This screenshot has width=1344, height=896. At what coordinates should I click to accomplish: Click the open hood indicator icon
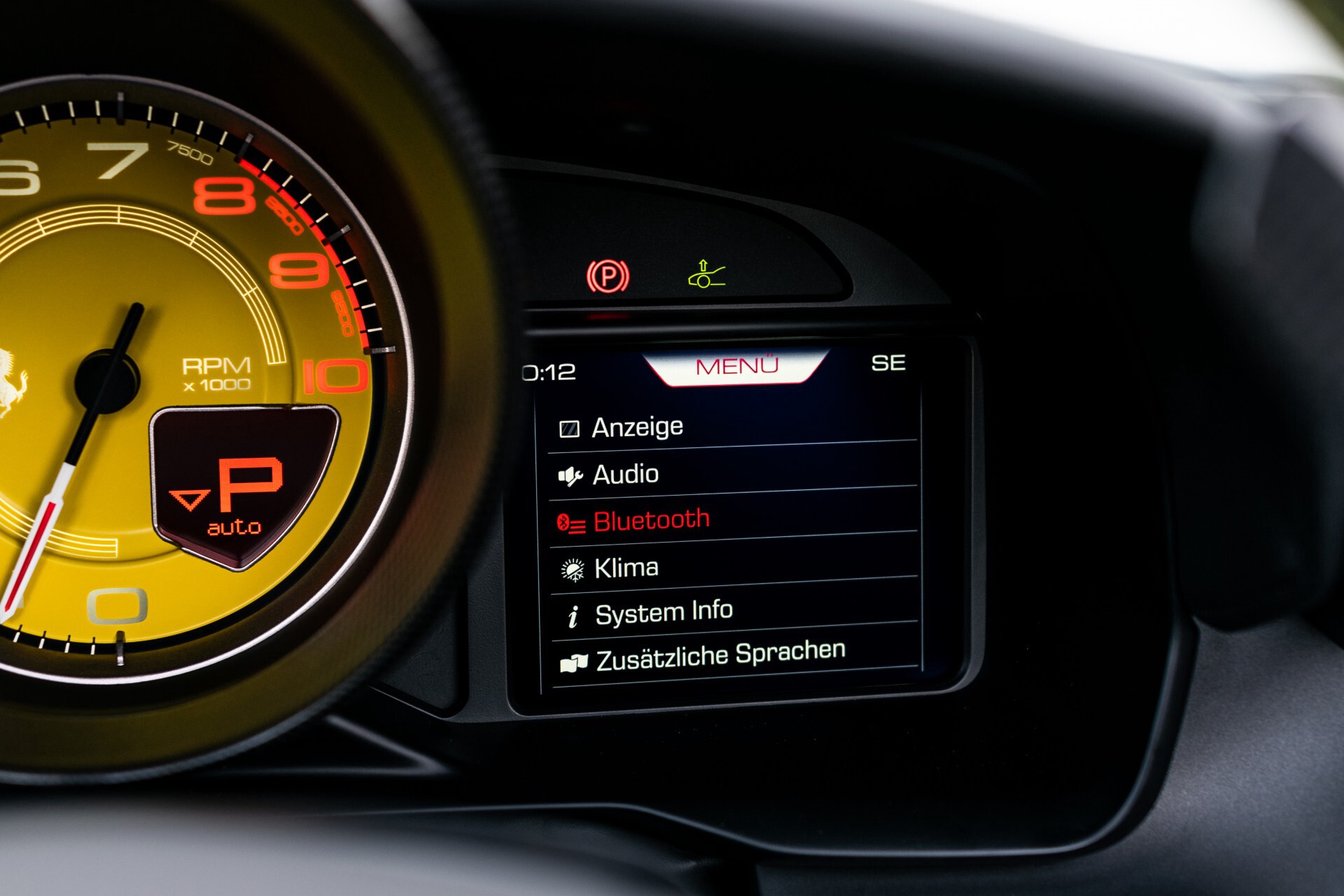tap(706, 272)
